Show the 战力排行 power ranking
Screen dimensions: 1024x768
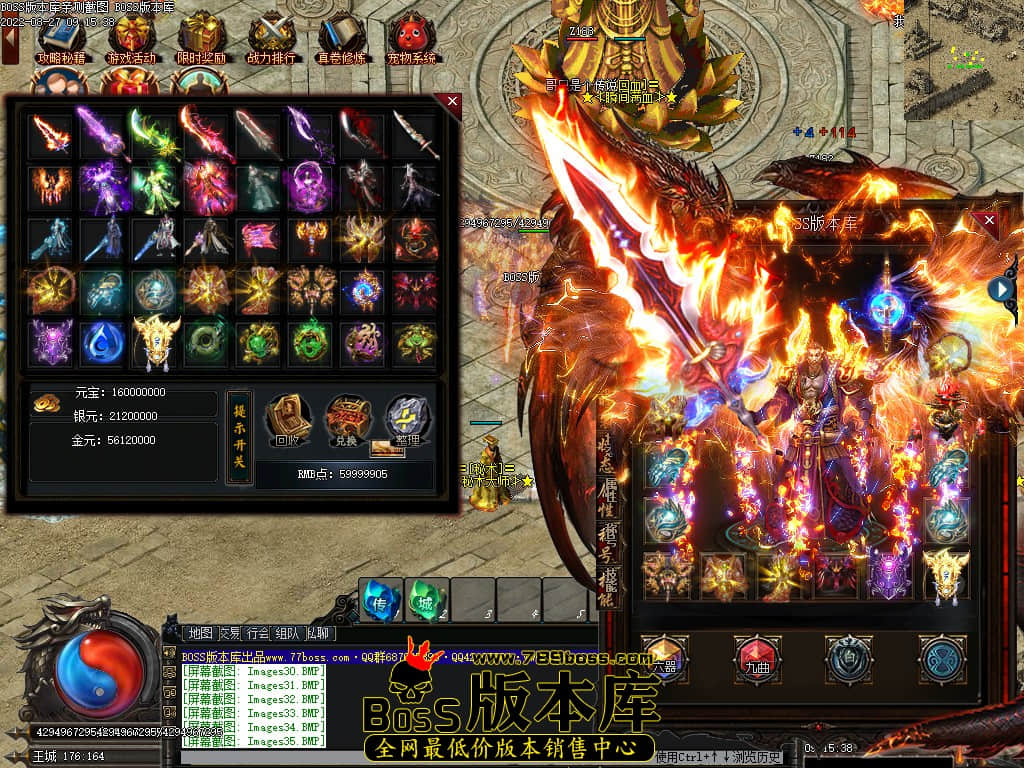[271, 38]
